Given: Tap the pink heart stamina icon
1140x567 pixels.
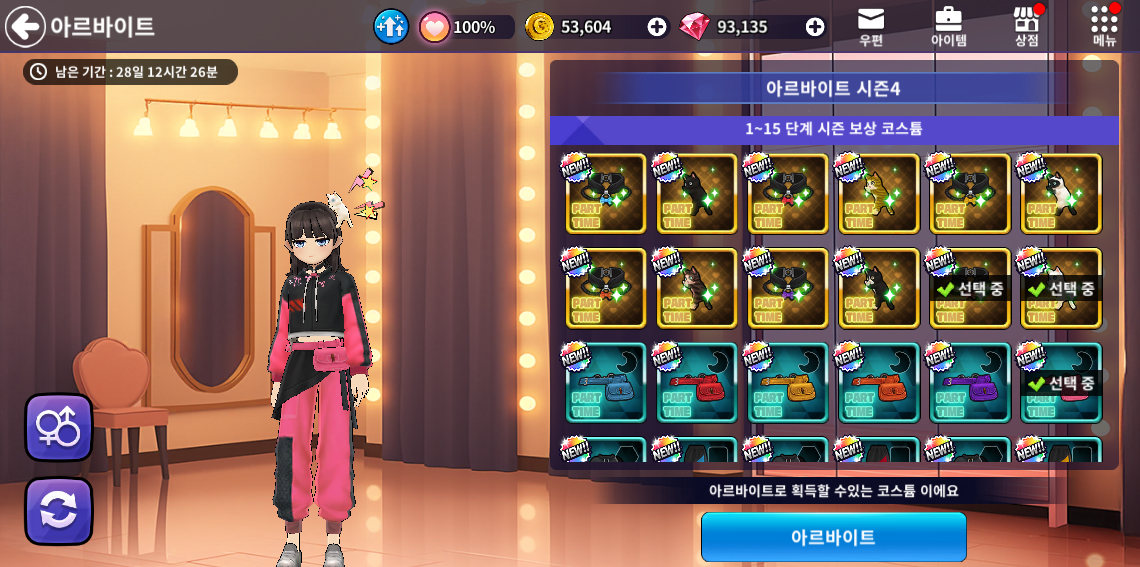Looking at the screenshot, I should click(x=434, y=27).
